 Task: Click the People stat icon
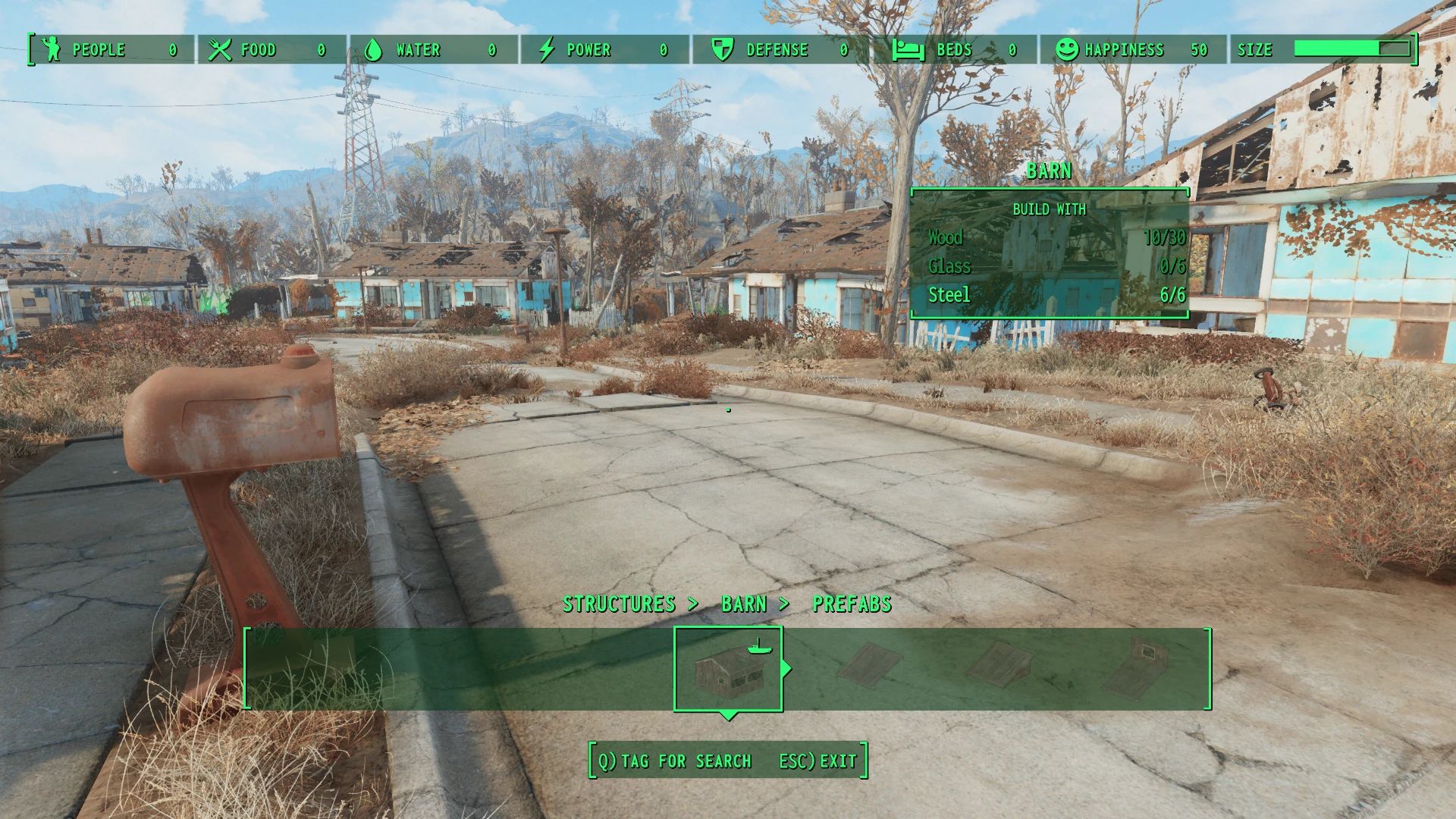click(50, 49)
